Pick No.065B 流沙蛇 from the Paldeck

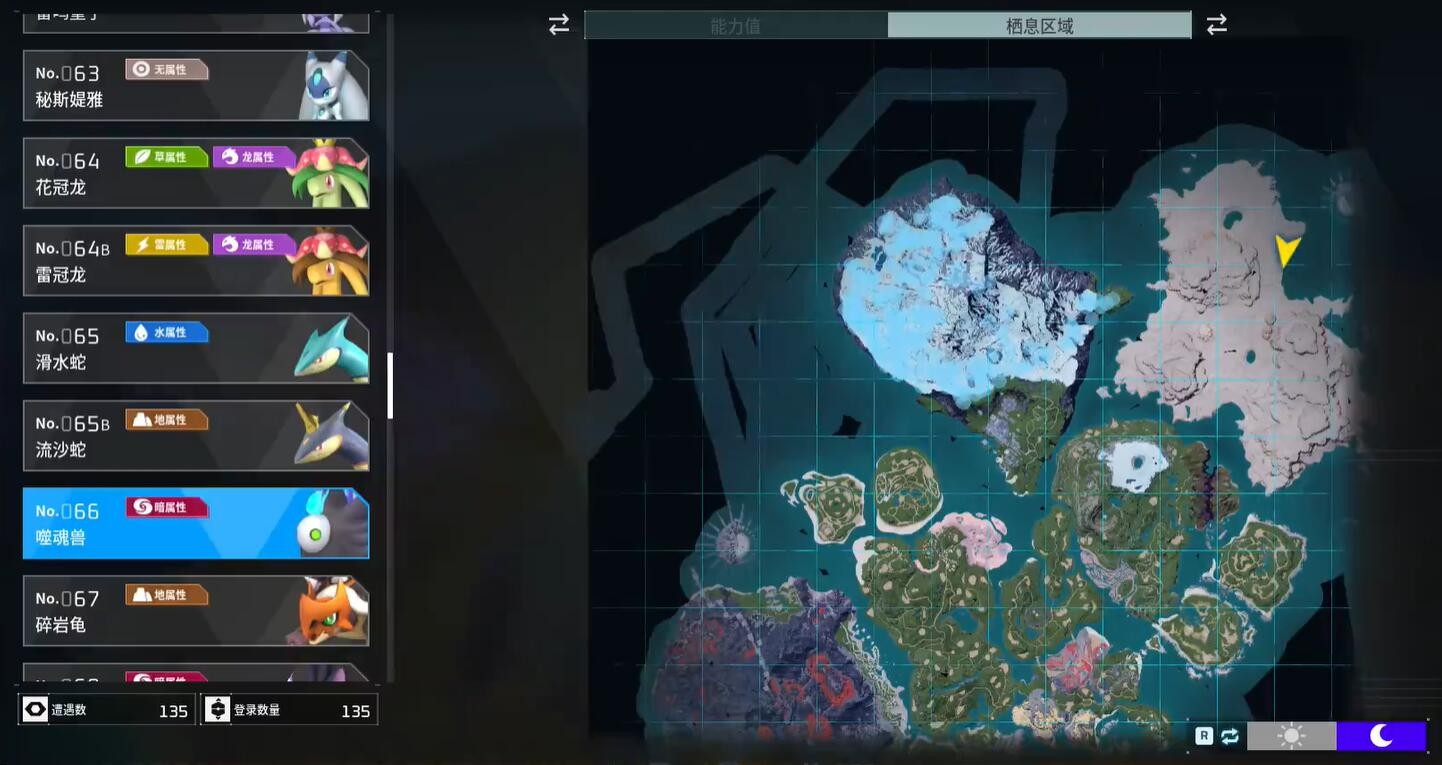pyautogui.click(x=196, y=436)
